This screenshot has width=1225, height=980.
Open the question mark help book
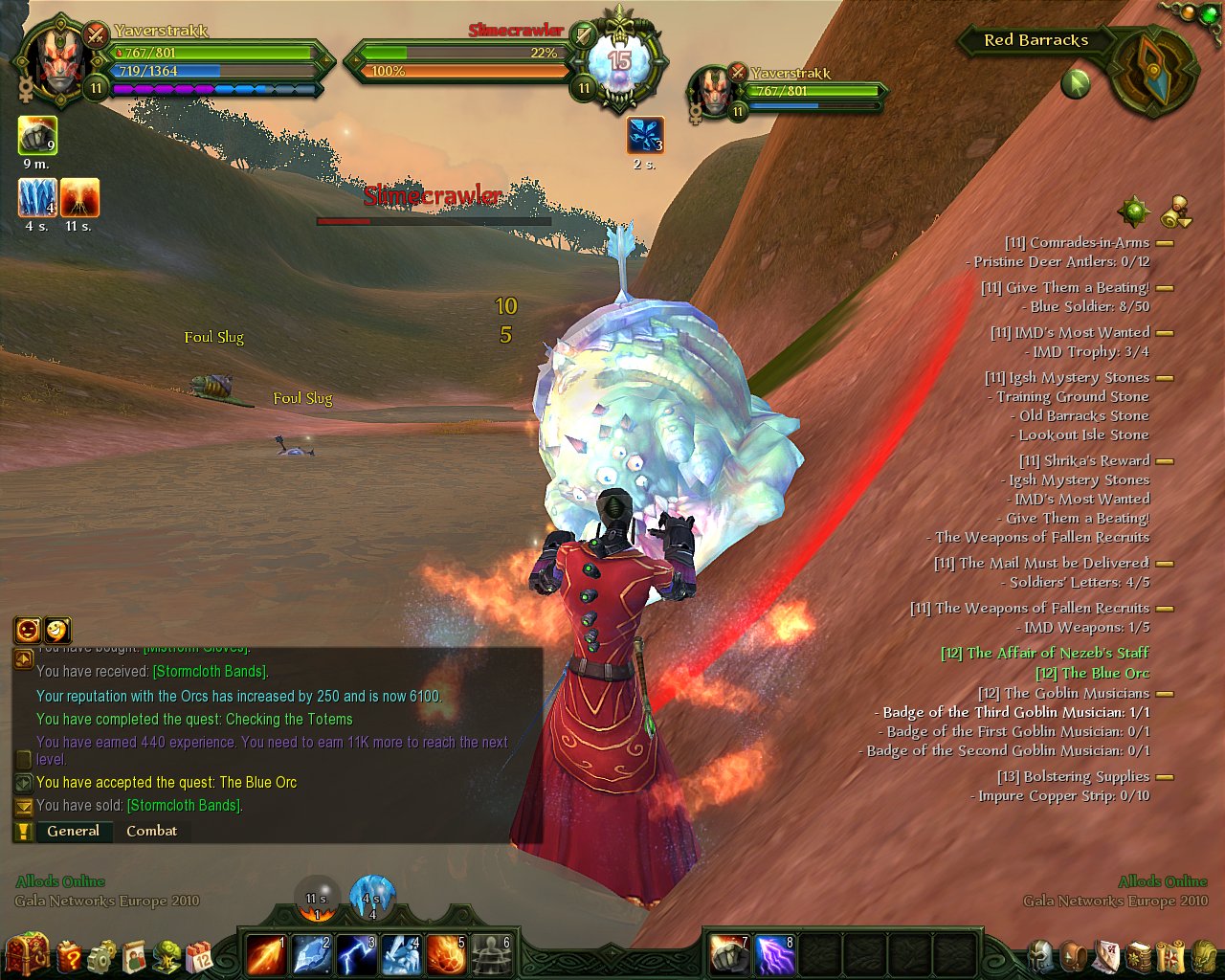click(x=69, y=955)
